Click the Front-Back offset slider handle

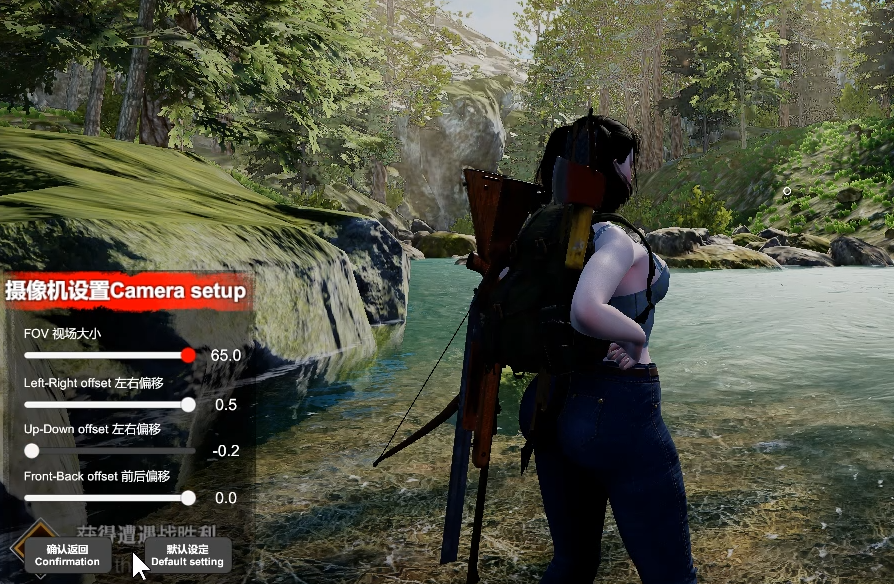188,498
